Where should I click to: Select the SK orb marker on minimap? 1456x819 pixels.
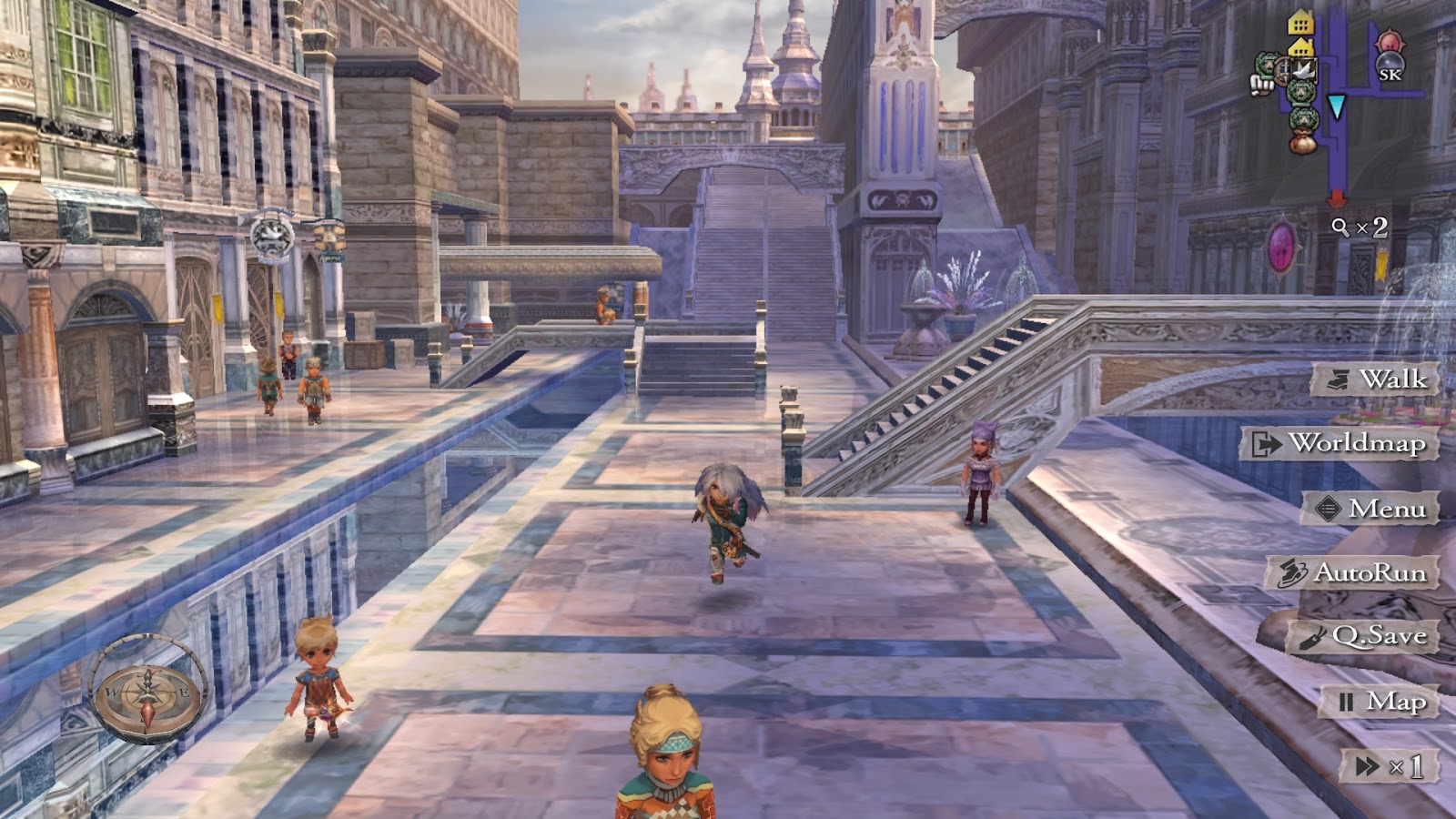[x=1390, y=66]
